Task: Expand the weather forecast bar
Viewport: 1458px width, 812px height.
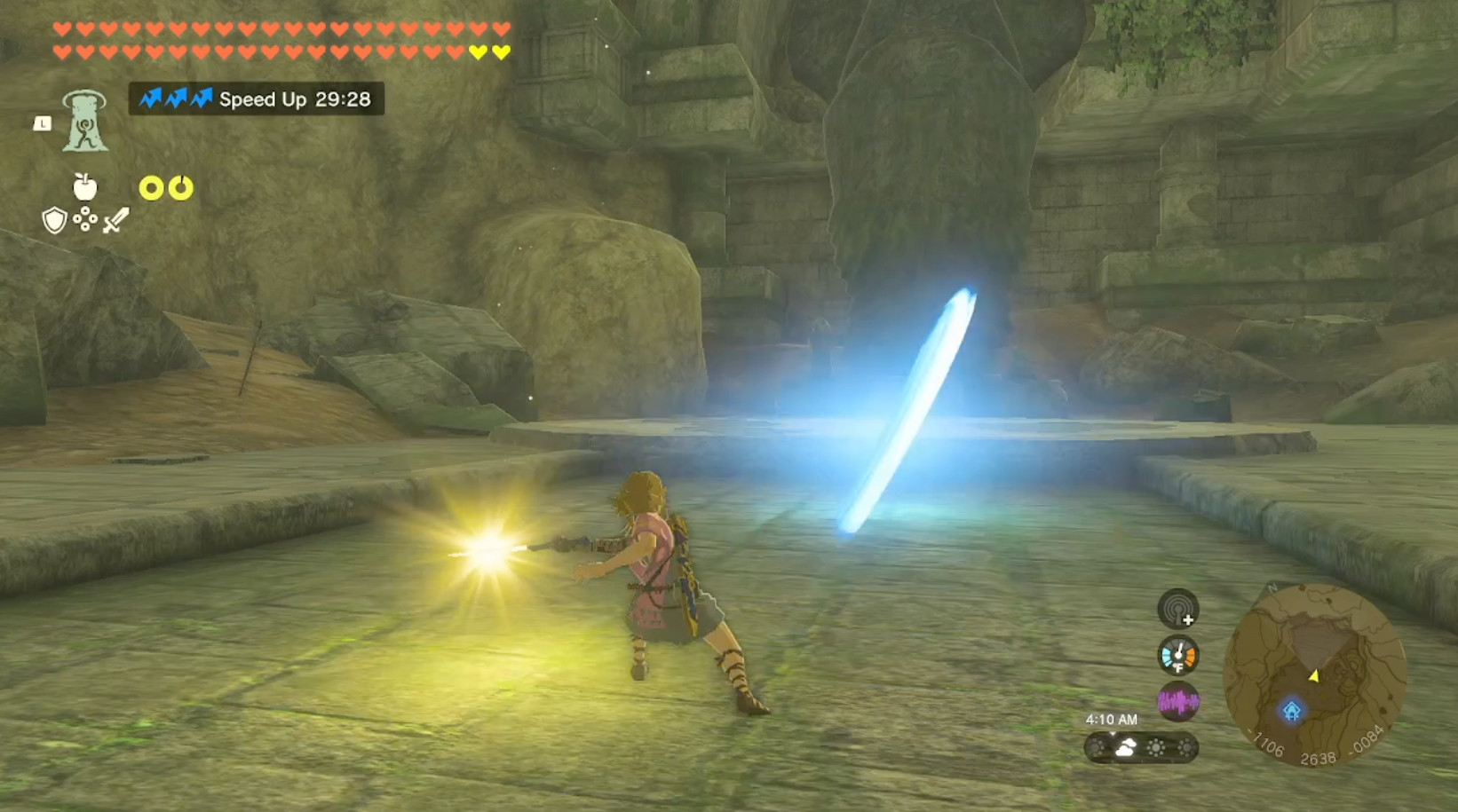Action: click(x=1141, y=748)
